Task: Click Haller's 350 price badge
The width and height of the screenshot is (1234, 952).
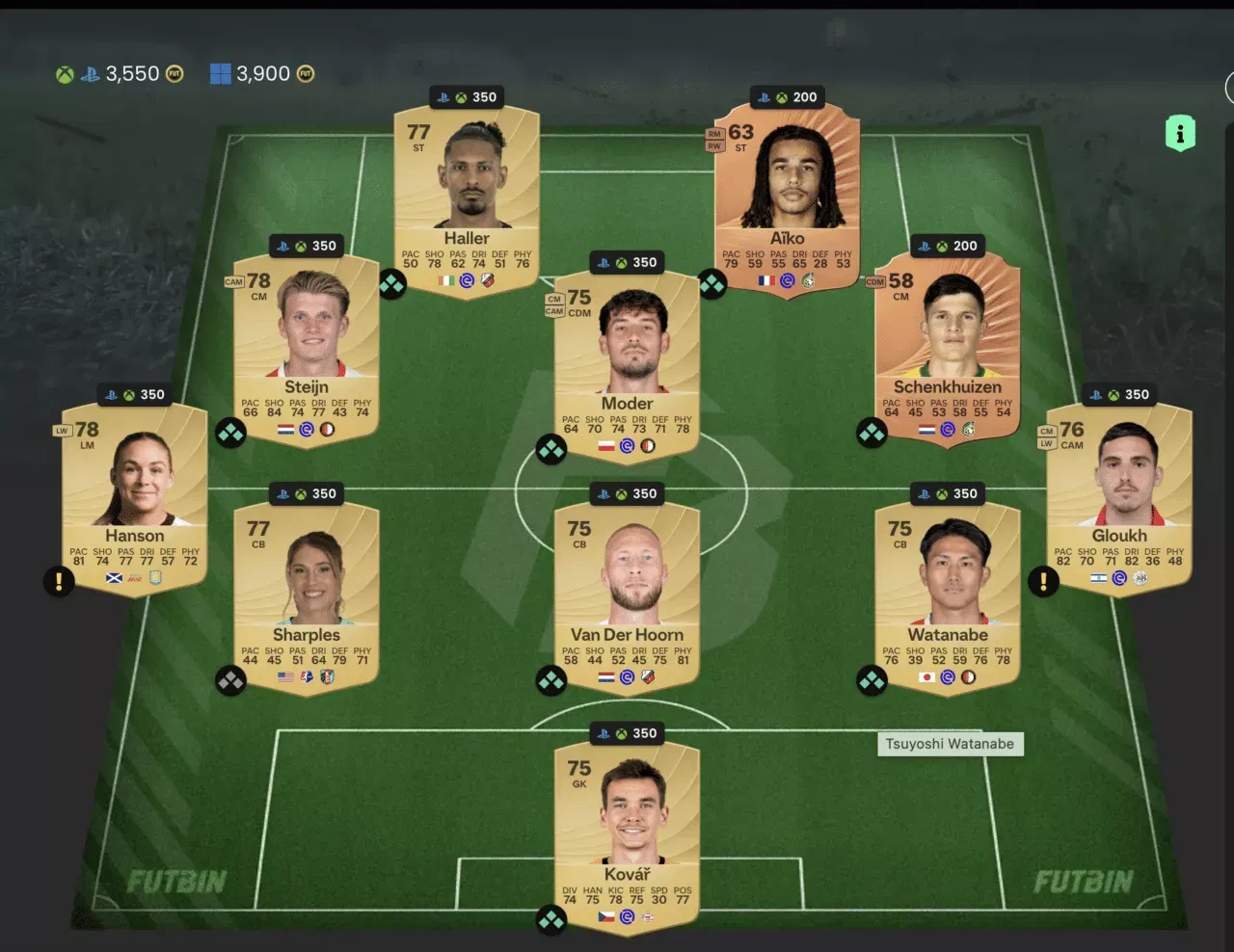Action: click(x=467, y=96)
